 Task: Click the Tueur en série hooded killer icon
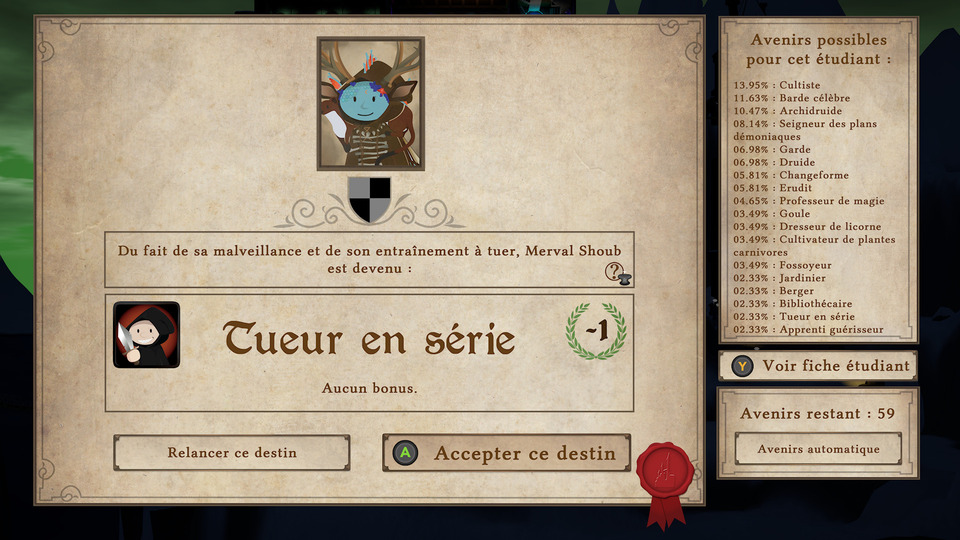point(147,335)
